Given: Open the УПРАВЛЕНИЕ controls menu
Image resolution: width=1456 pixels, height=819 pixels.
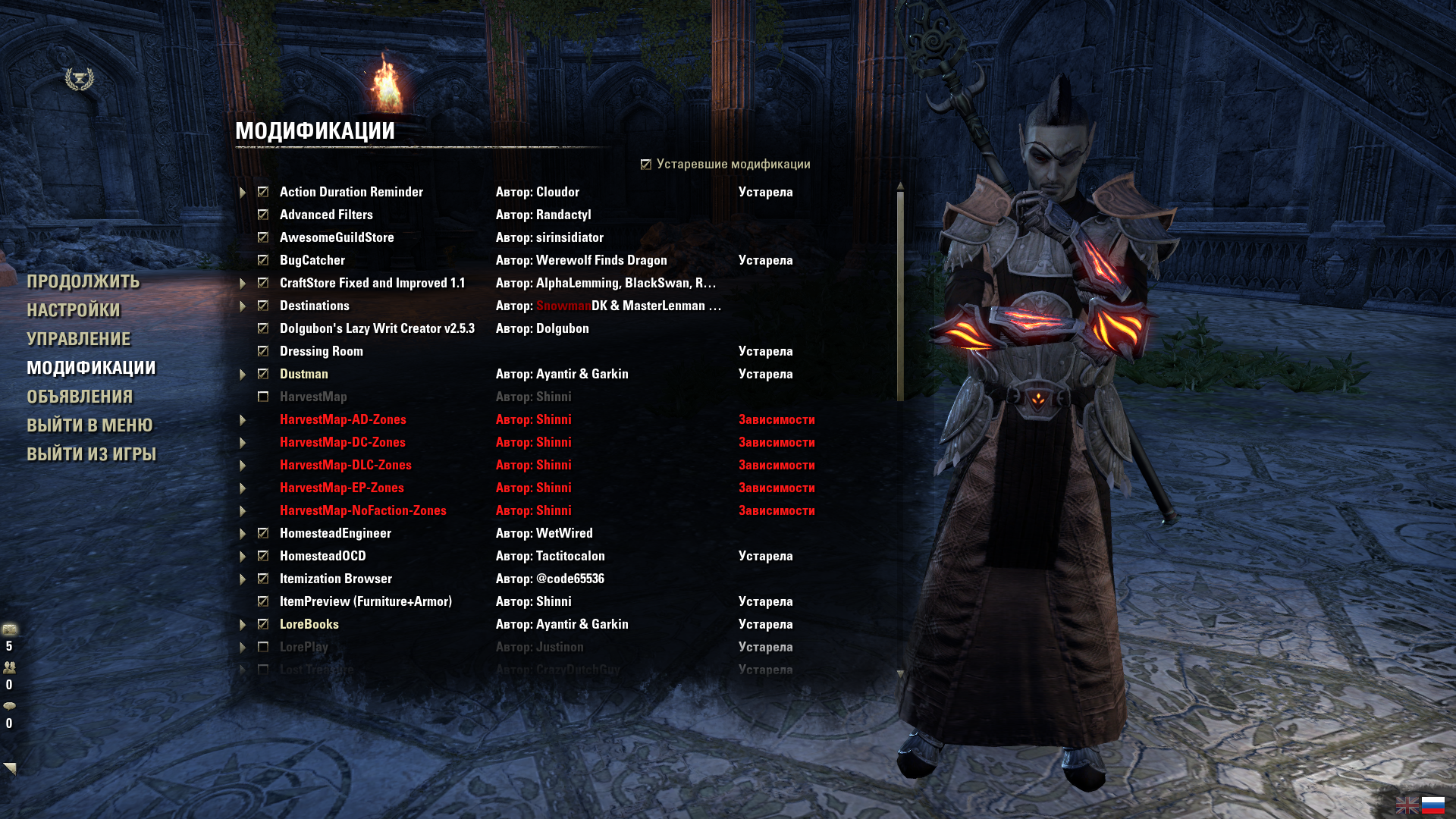Looking at the screenshot, I should pos(79,340).
